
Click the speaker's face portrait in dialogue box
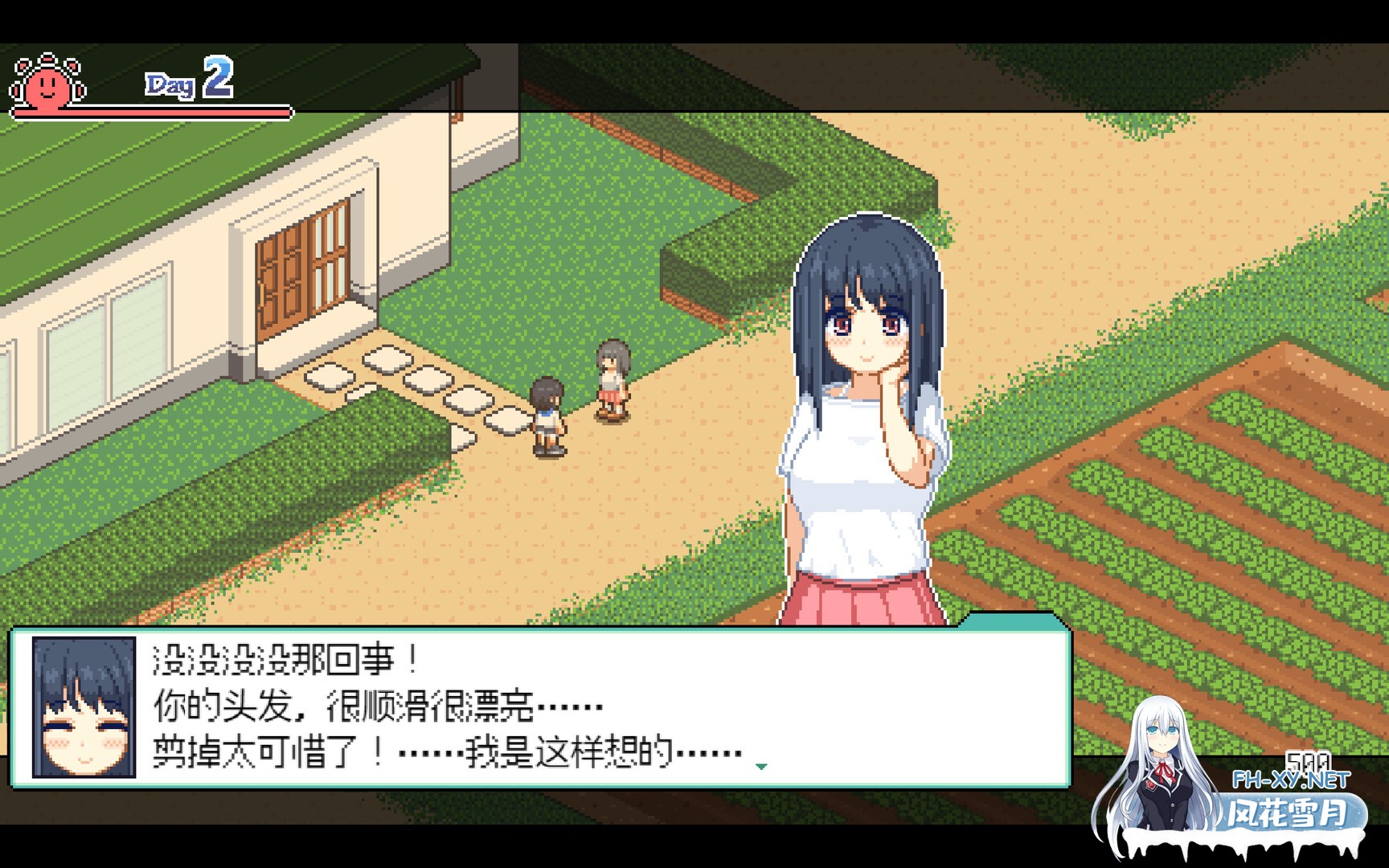(84, 707)
